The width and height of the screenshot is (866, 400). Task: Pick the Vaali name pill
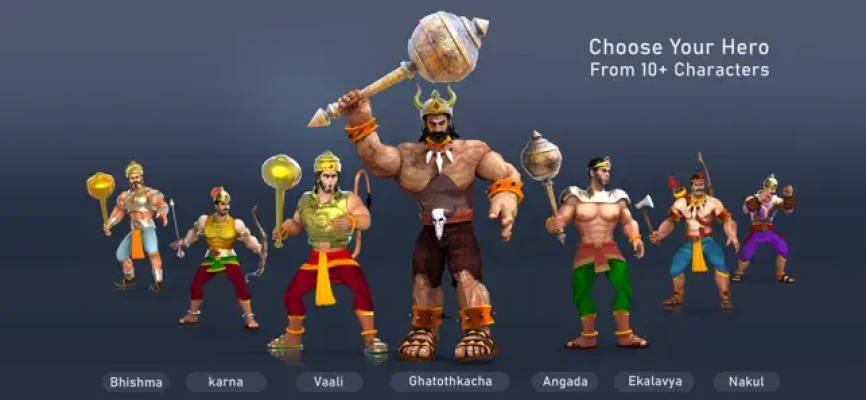[x=329, y=382]
